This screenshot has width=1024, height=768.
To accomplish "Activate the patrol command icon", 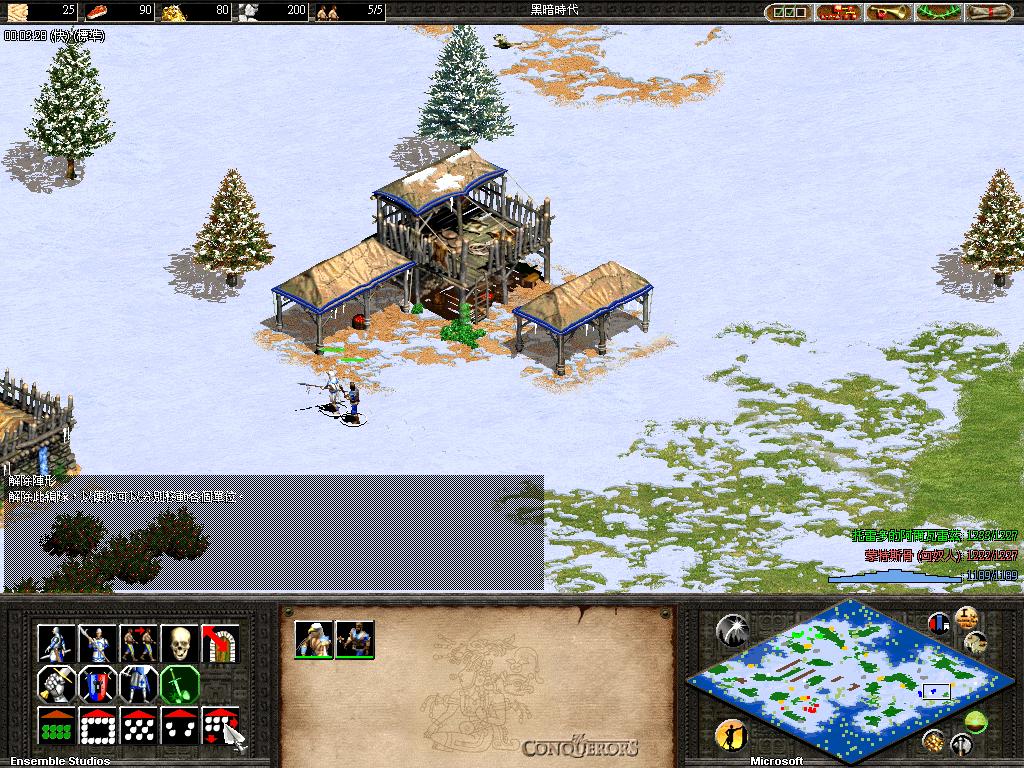I will pos(139,643).
